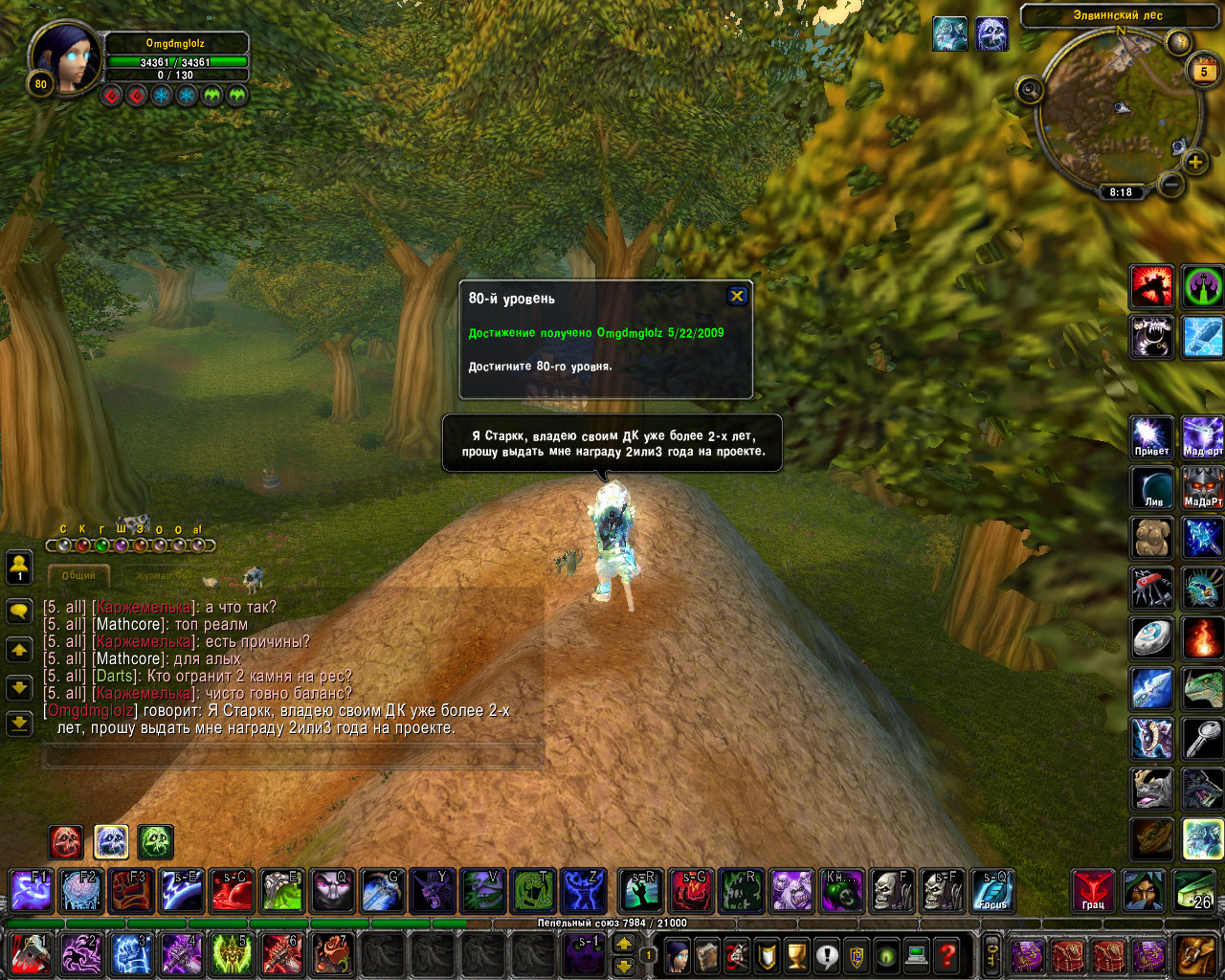Open the character info portrait micro button
The image size is (1225, 980).
pyautogui.click(x=678, y=954)
